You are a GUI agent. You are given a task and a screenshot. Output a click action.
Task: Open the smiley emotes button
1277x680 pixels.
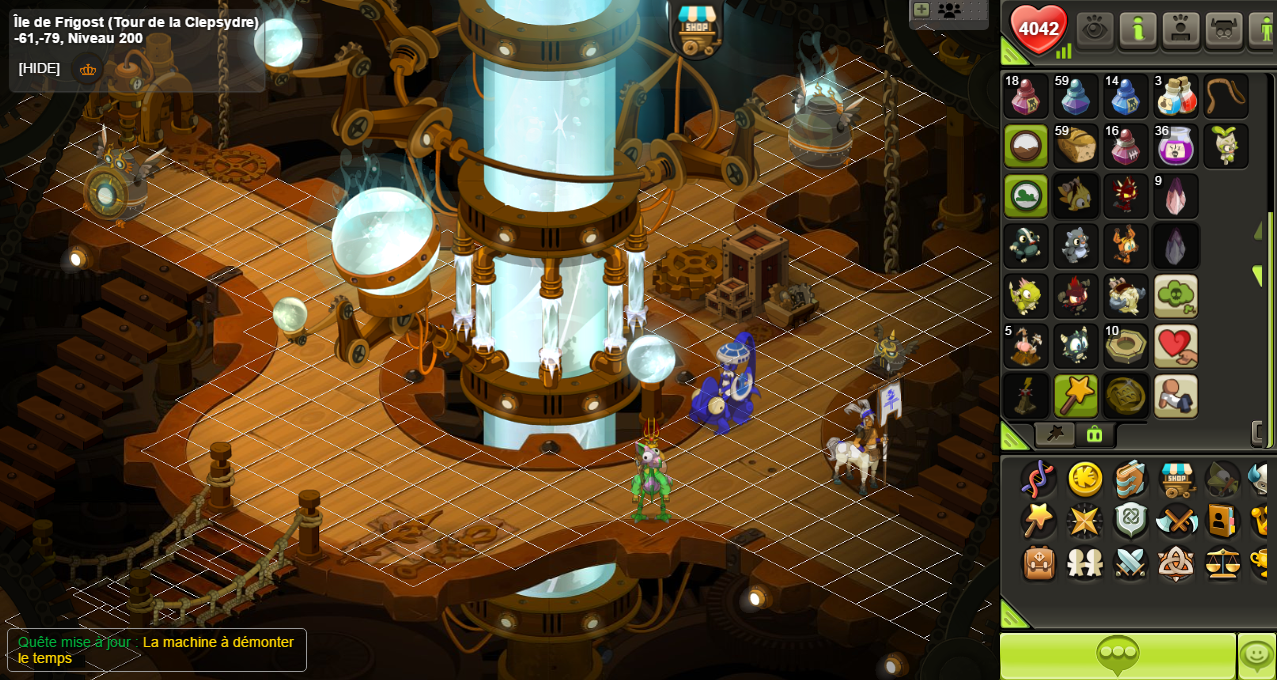[x=1256, y=656]
